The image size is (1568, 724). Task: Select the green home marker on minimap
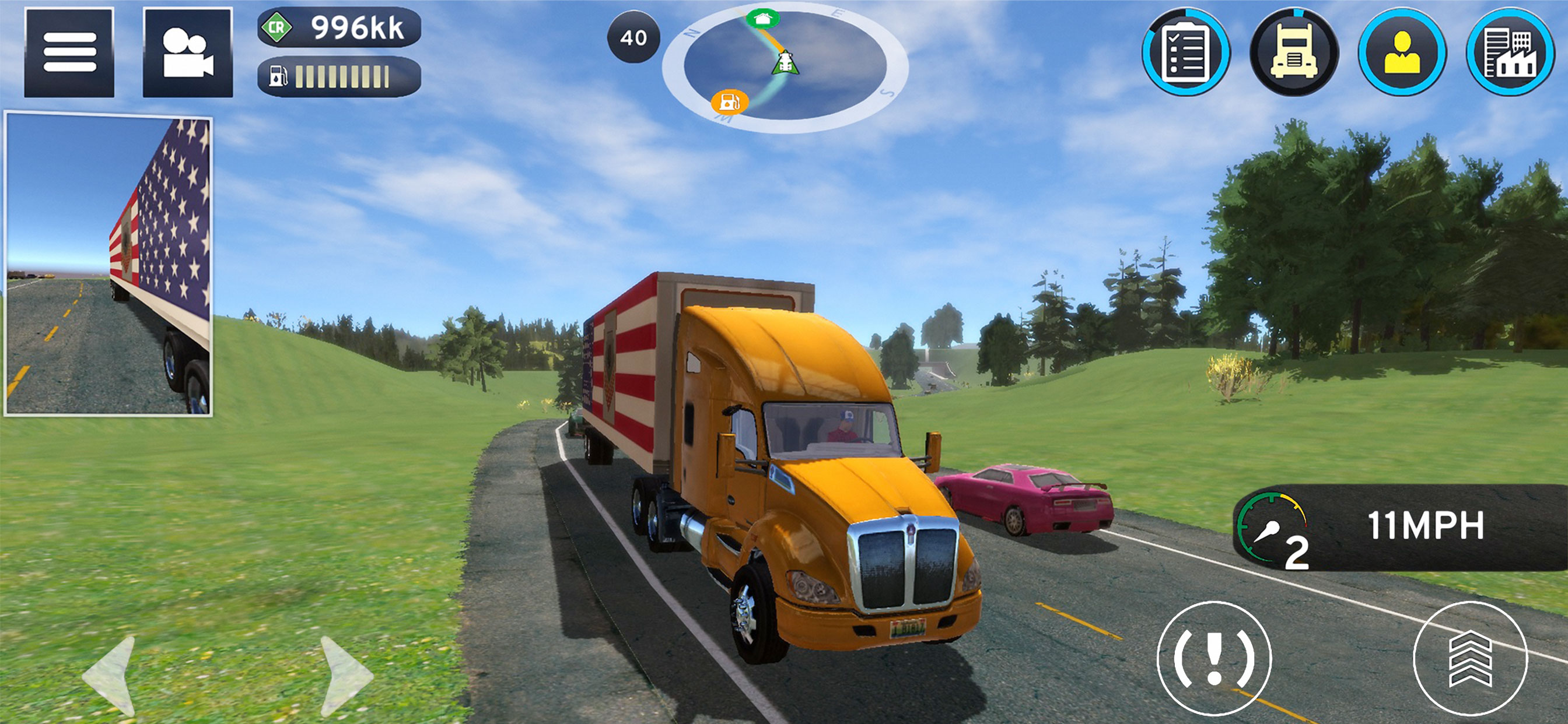pos(762,18)
